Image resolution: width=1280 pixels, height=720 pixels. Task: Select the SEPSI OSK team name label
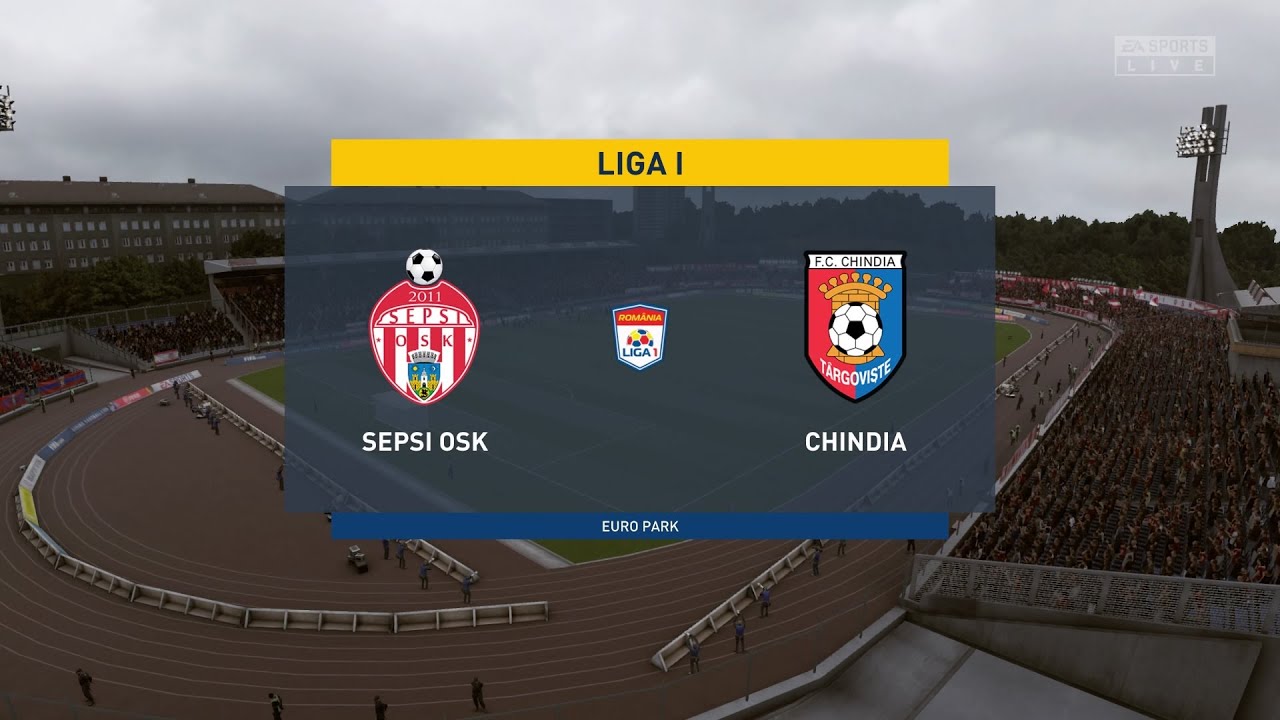click(424, 441)
